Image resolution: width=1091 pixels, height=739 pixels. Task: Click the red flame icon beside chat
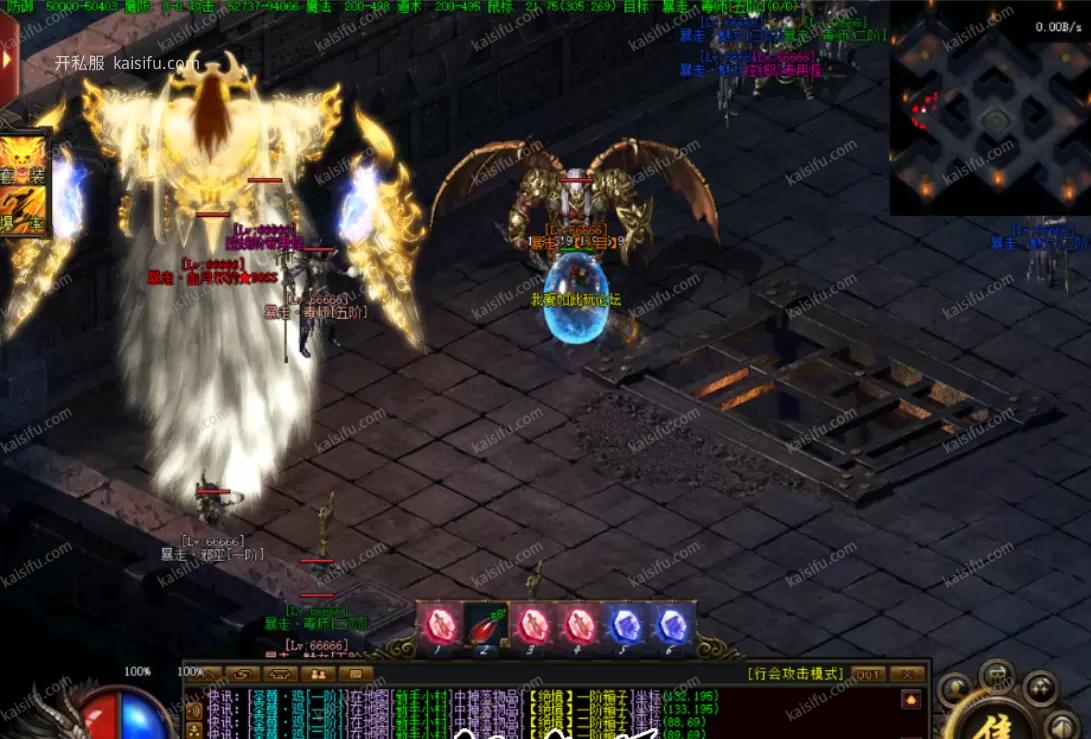click(910, 700)
